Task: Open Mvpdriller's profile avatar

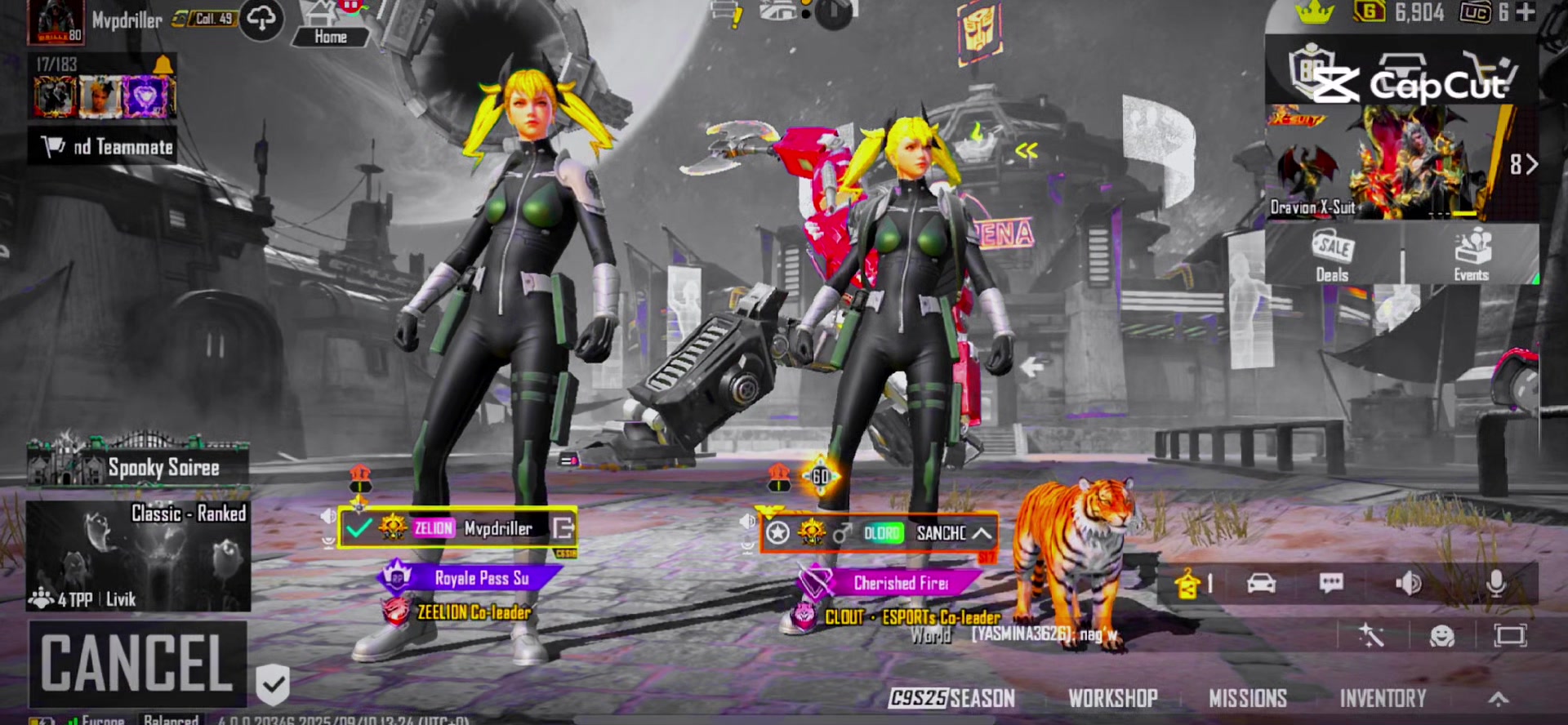Action: pyautogui.click(x=56, y=22)
